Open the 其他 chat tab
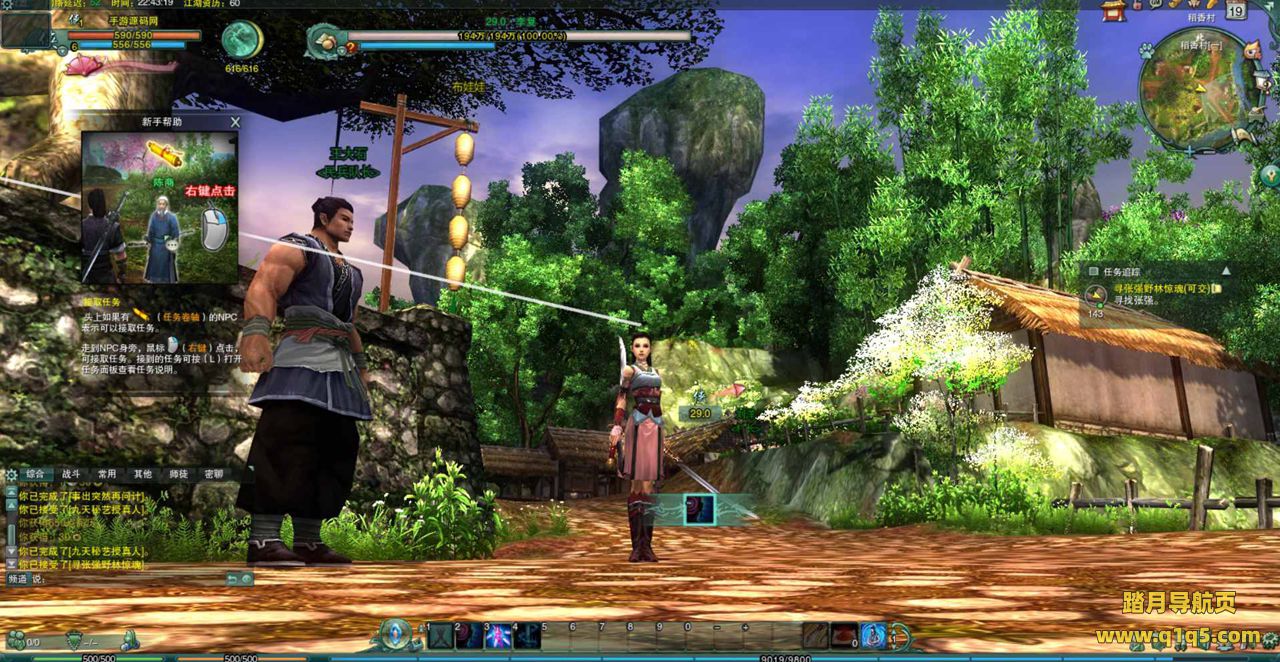The height and width of the screenshot is (662, 1280). [x=143, y=474]
